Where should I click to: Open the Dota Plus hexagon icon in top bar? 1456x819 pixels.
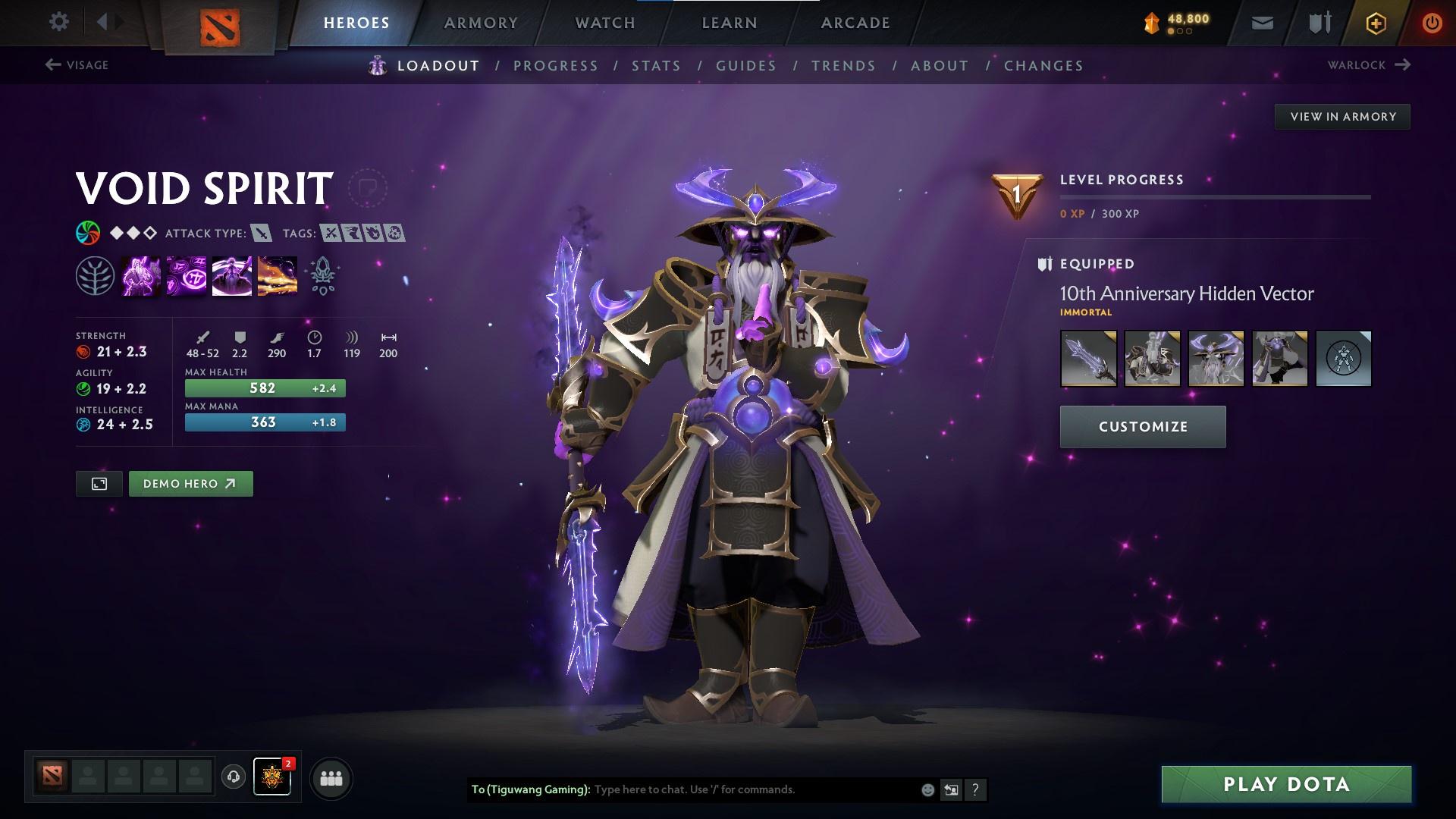coord(1375,22)
